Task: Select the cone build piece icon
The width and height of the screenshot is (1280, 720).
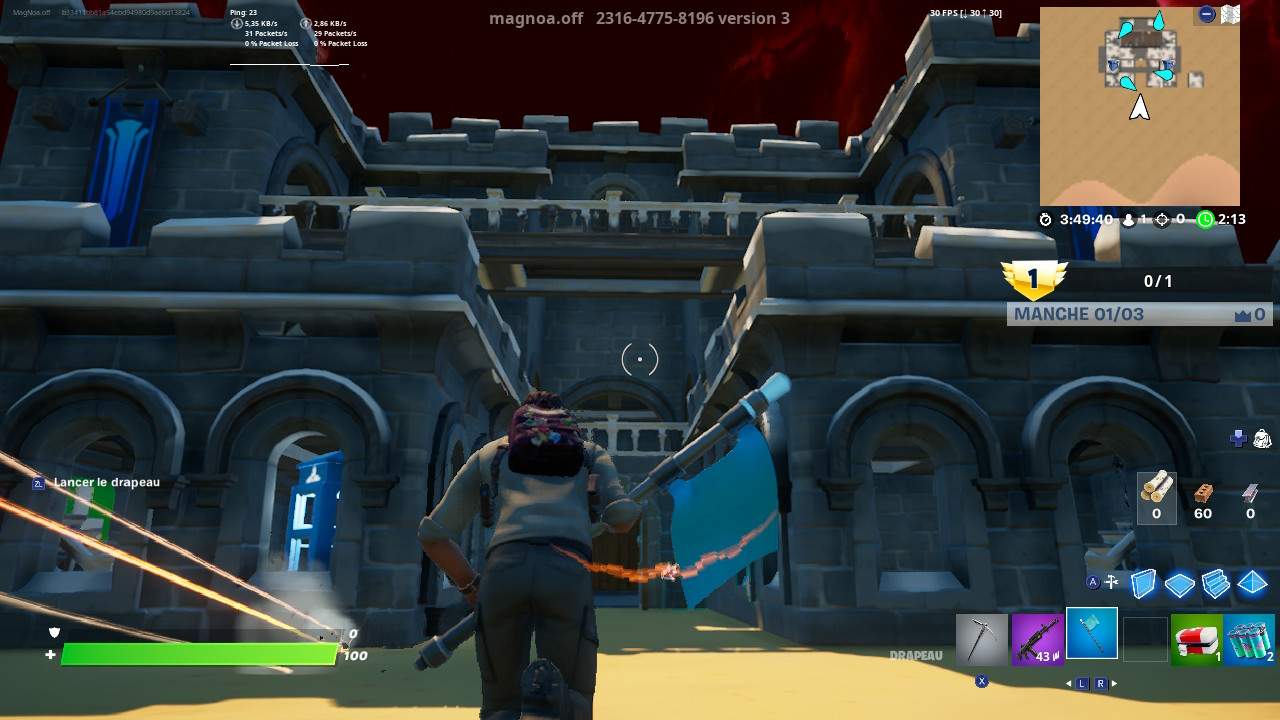Action: pos(1250,583)
